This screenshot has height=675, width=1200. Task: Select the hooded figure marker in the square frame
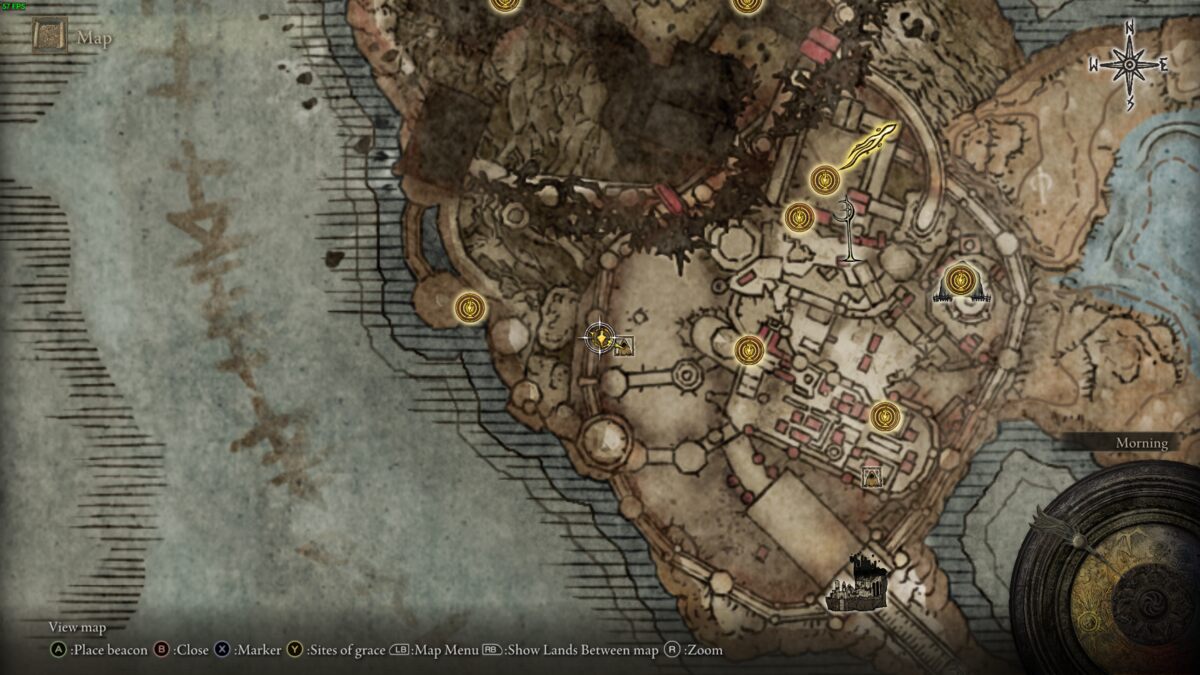(x=873, y=476)
